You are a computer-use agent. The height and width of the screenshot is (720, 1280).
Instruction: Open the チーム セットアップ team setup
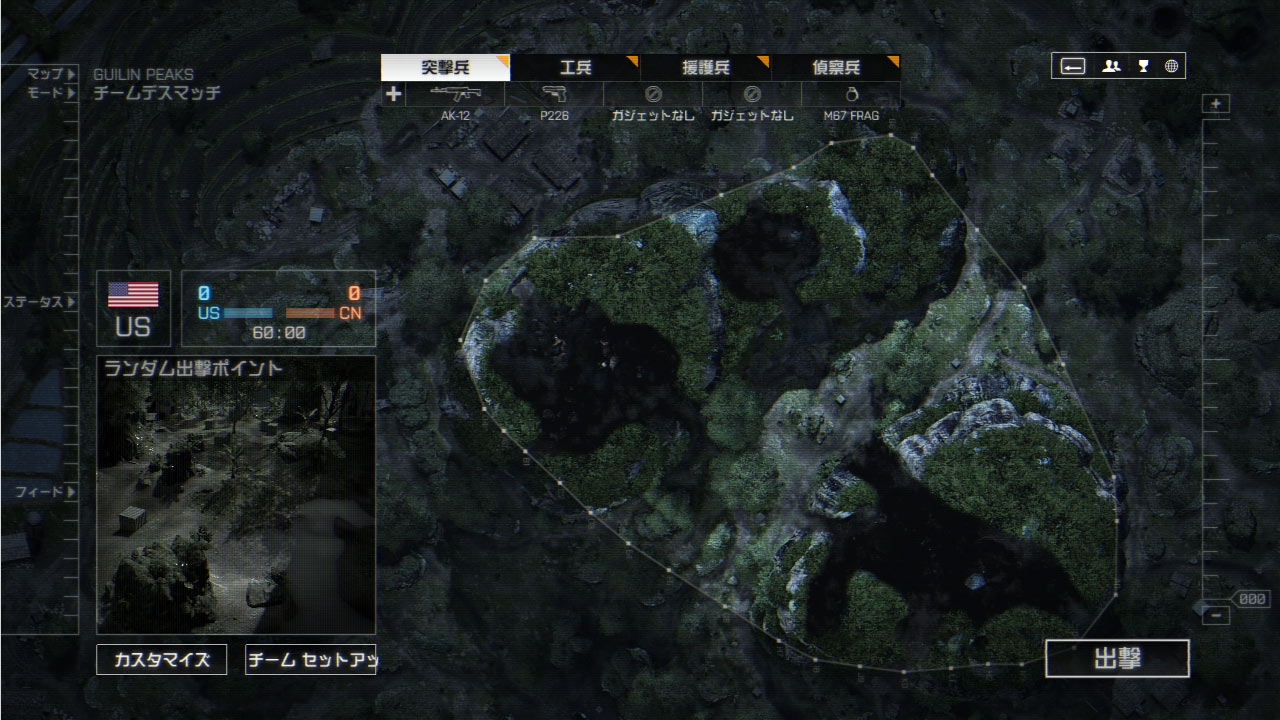pos(310,660)
